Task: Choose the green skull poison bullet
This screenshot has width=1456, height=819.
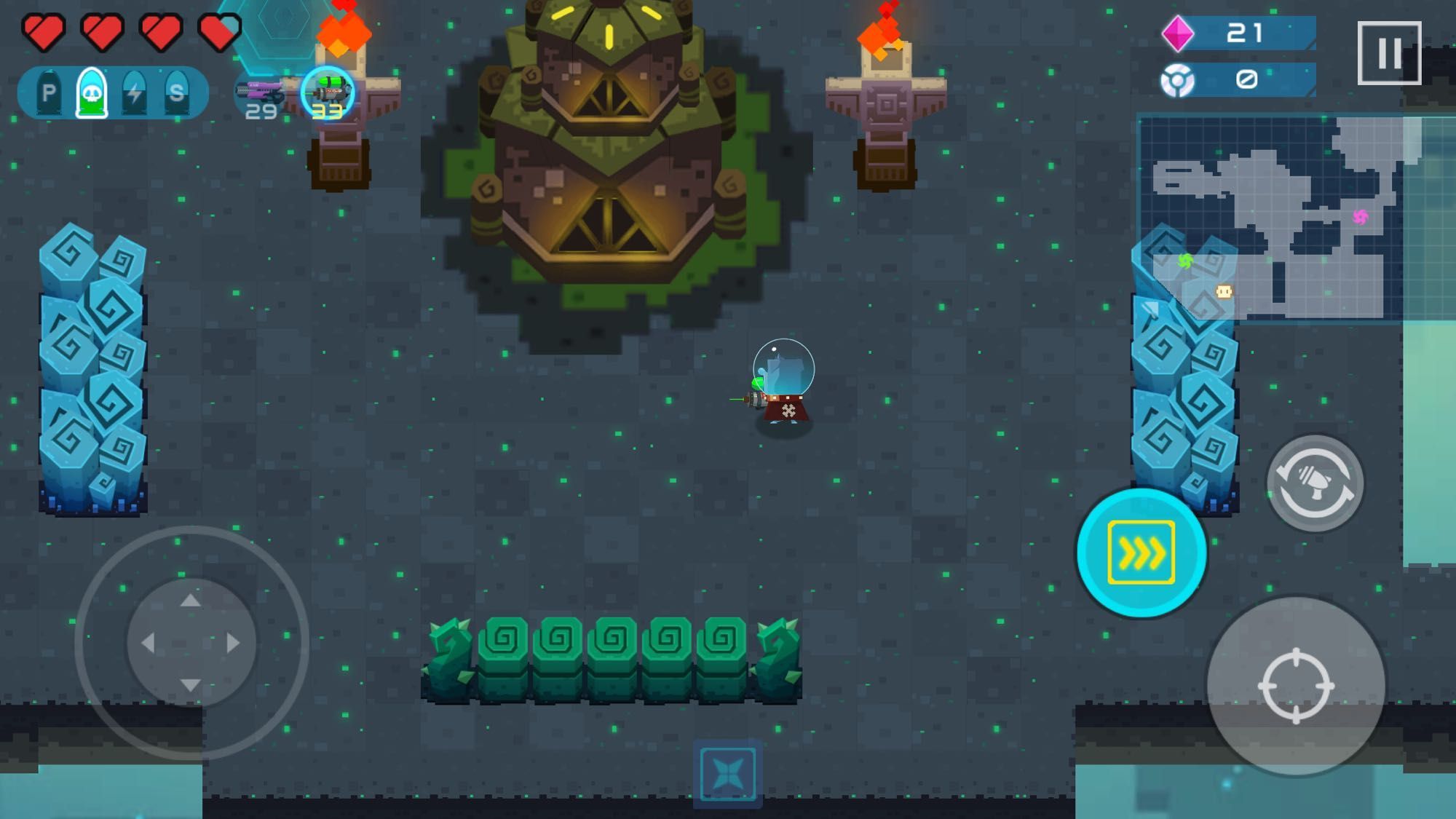Action: coord(92,92)
